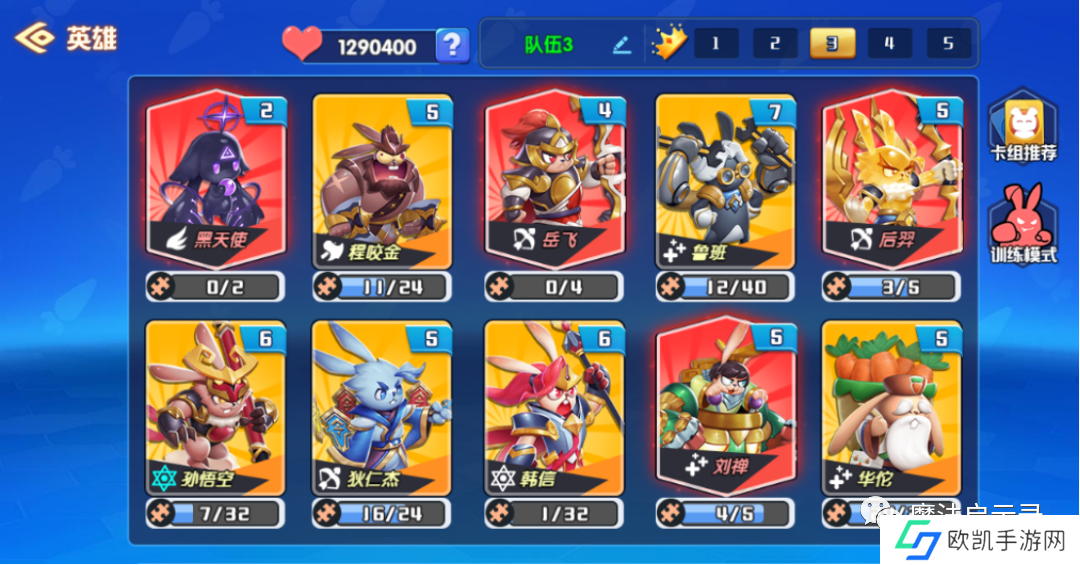The image size is (1080, 565).
Task: Pick the 程咬金 hero card
Action: [x=382, y=180]
